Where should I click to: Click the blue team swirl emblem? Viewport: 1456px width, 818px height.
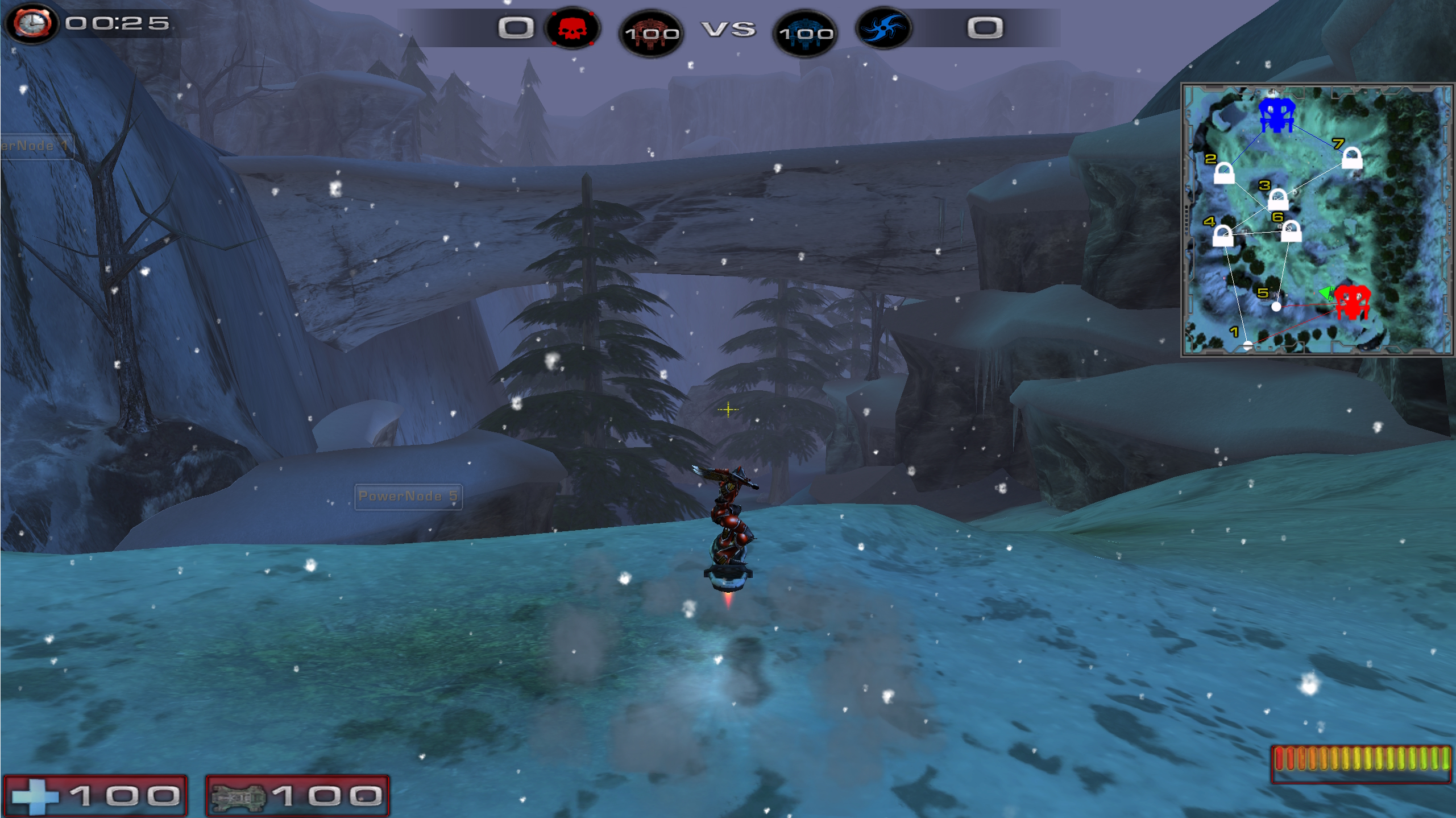(883, 28)
